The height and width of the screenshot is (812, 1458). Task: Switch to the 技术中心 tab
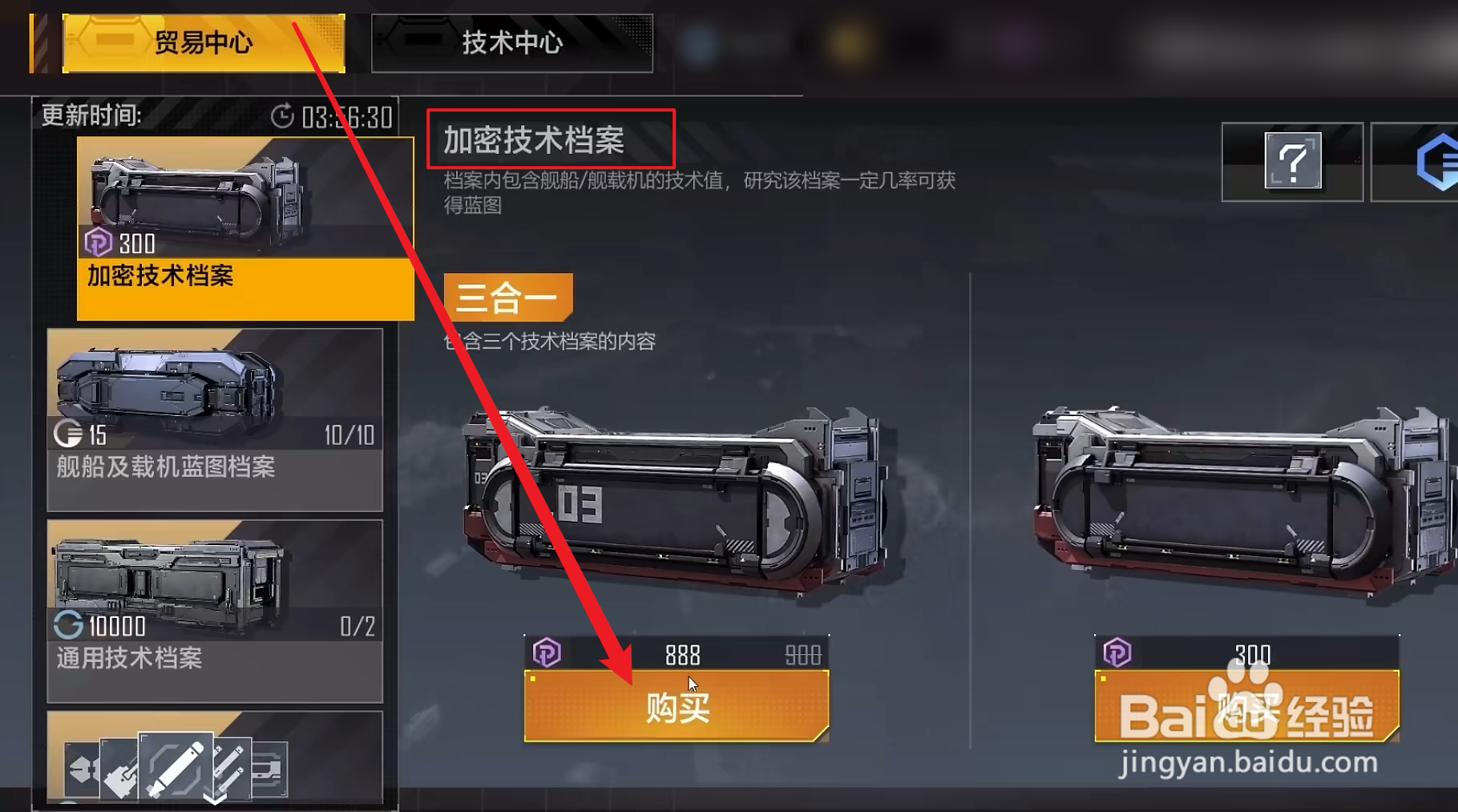(x=511, y=43)
